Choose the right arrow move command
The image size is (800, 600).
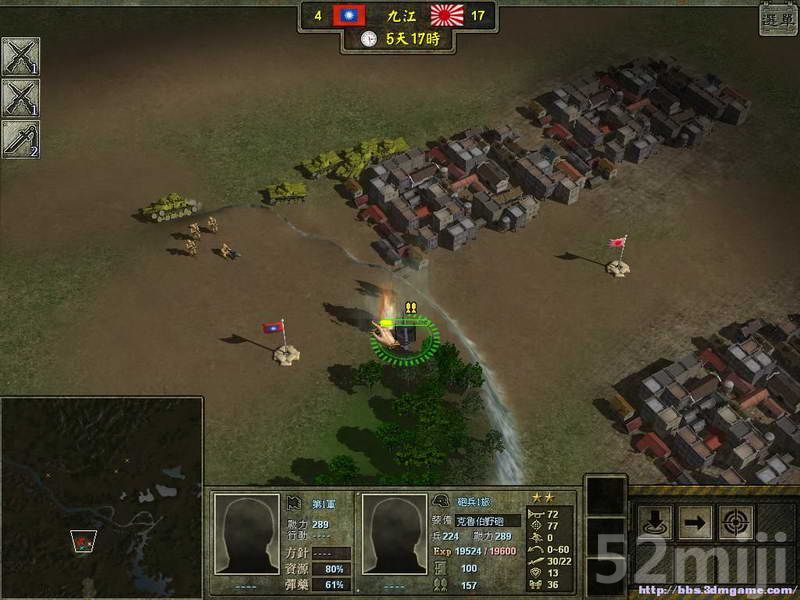click(x=696, y=522)
